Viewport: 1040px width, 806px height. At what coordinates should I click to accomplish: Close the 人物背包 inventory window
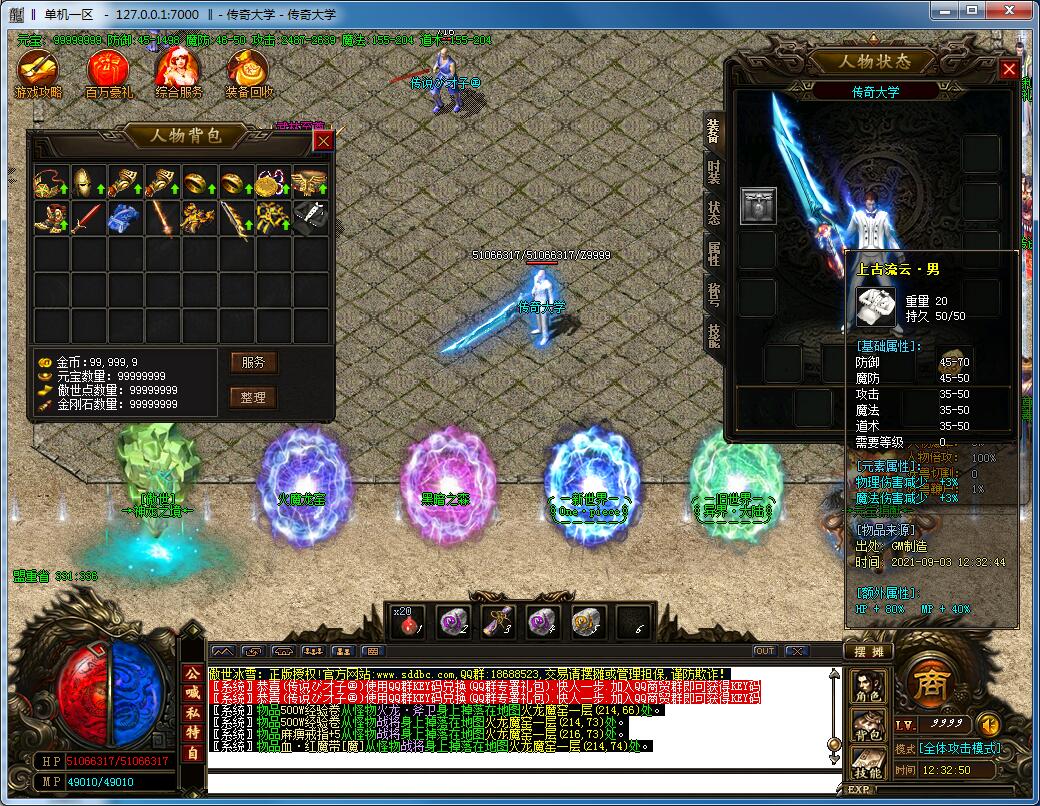pyautogui.click(x=323, y=141)
